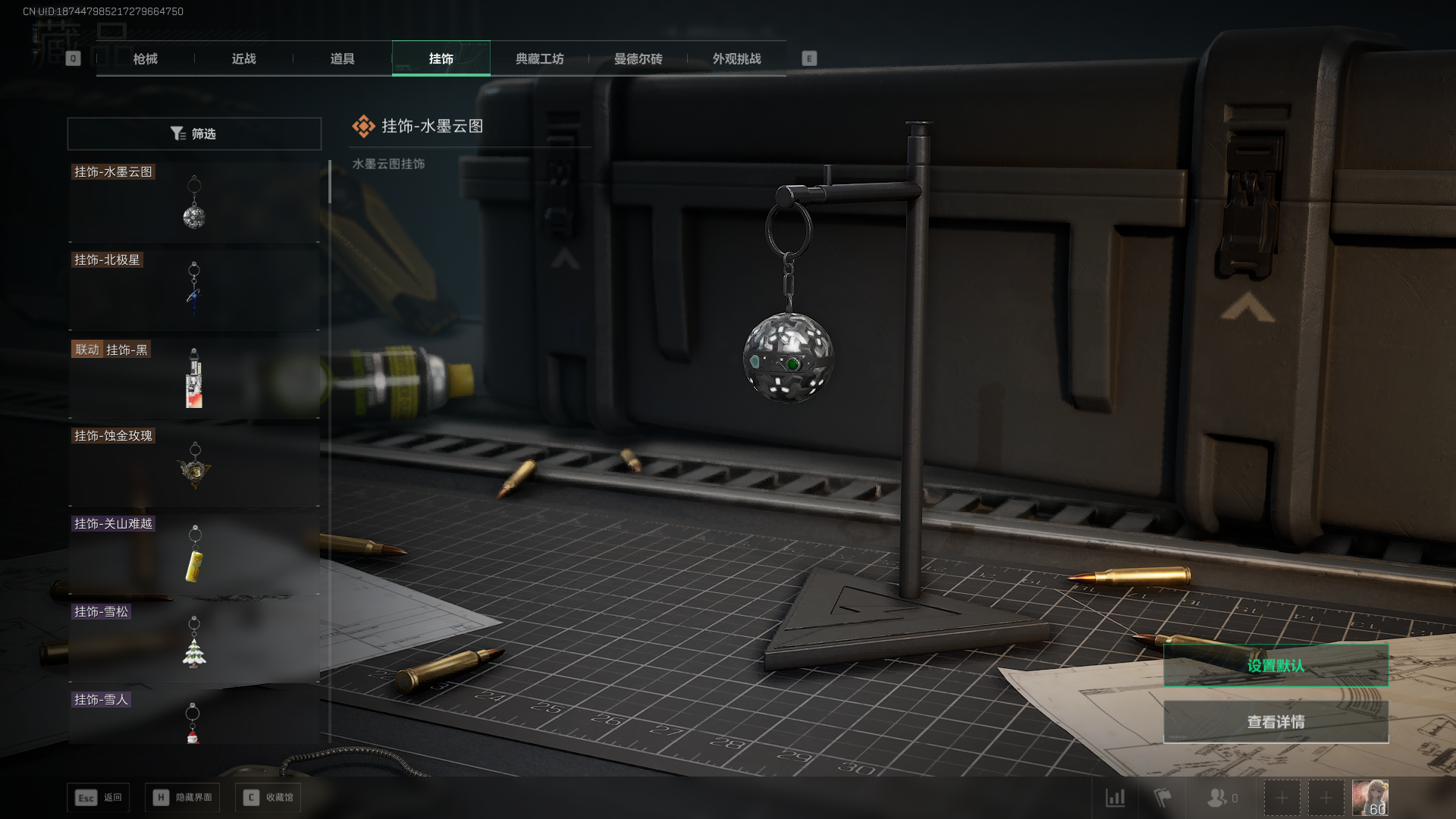Switch to the 曼德尔砖 tab

pos(638,58)
